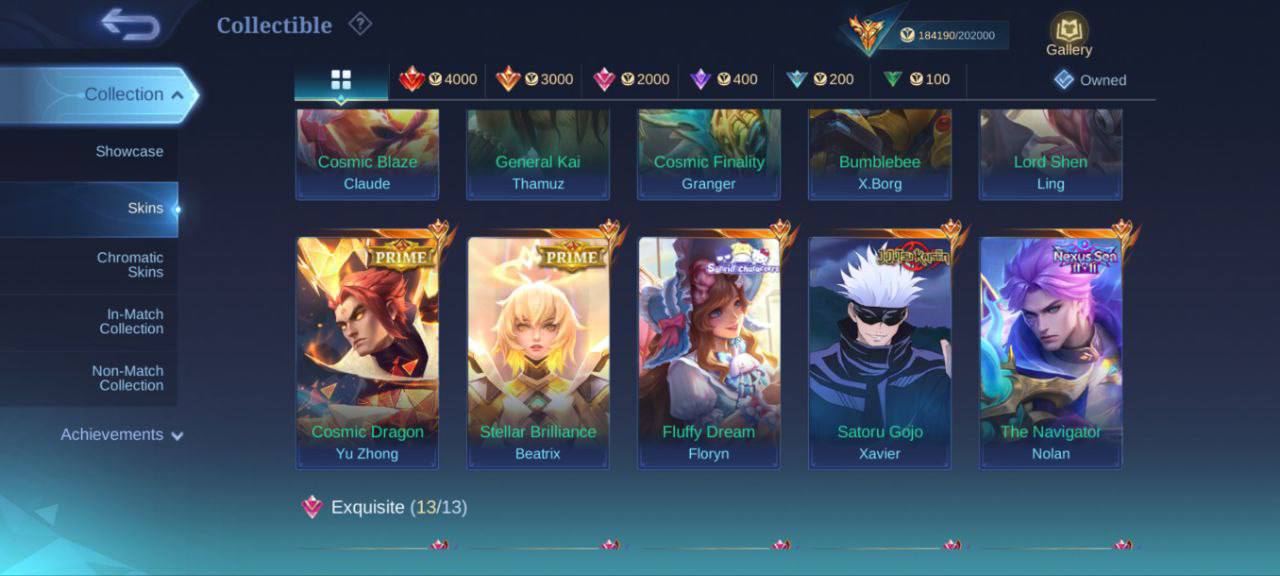Screen dimensions: 1280x576
Task: Choose the Fluffy Dream Floryn skin
Action: pyautogui.click(x=709, y=352)
